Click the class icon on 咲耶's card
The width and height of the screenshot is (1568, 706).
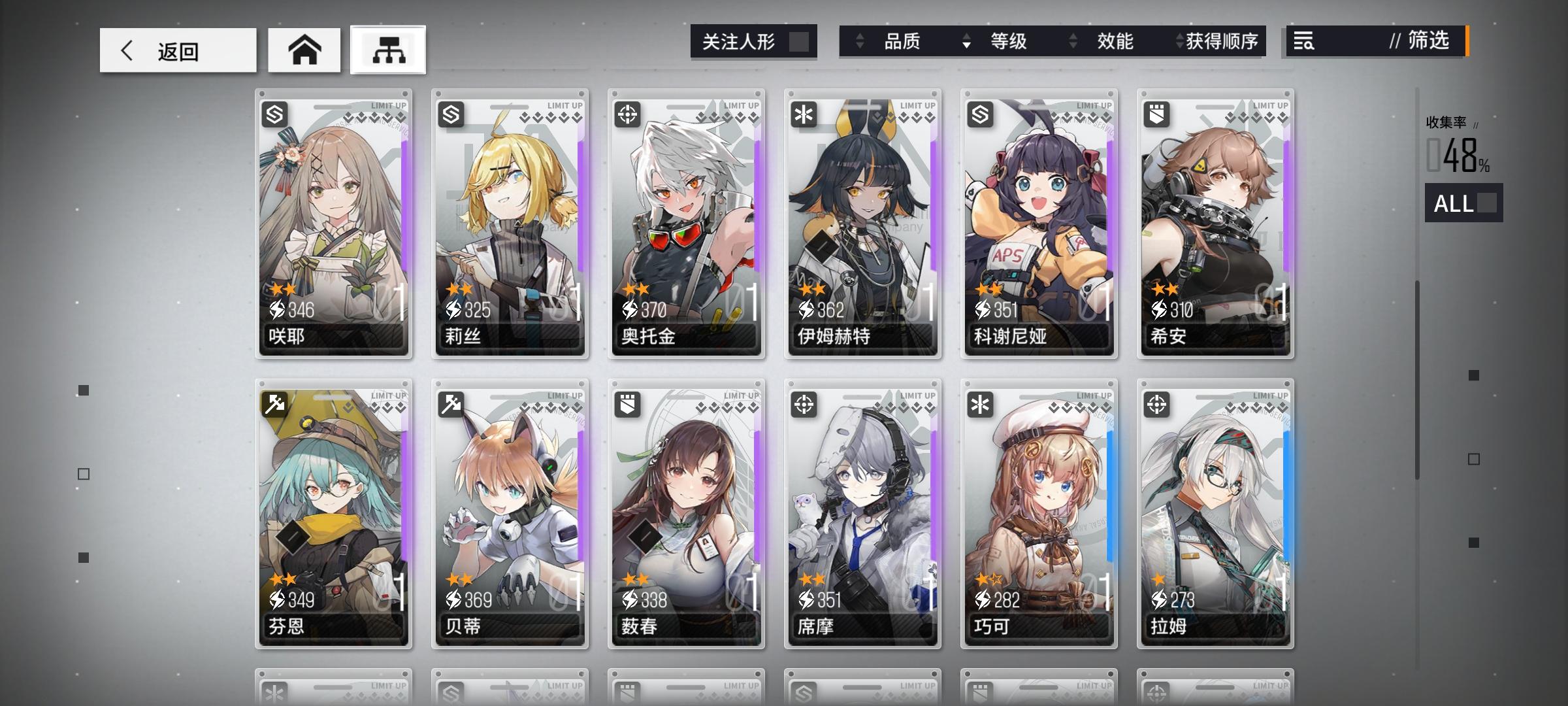click(x=275, y=114)
